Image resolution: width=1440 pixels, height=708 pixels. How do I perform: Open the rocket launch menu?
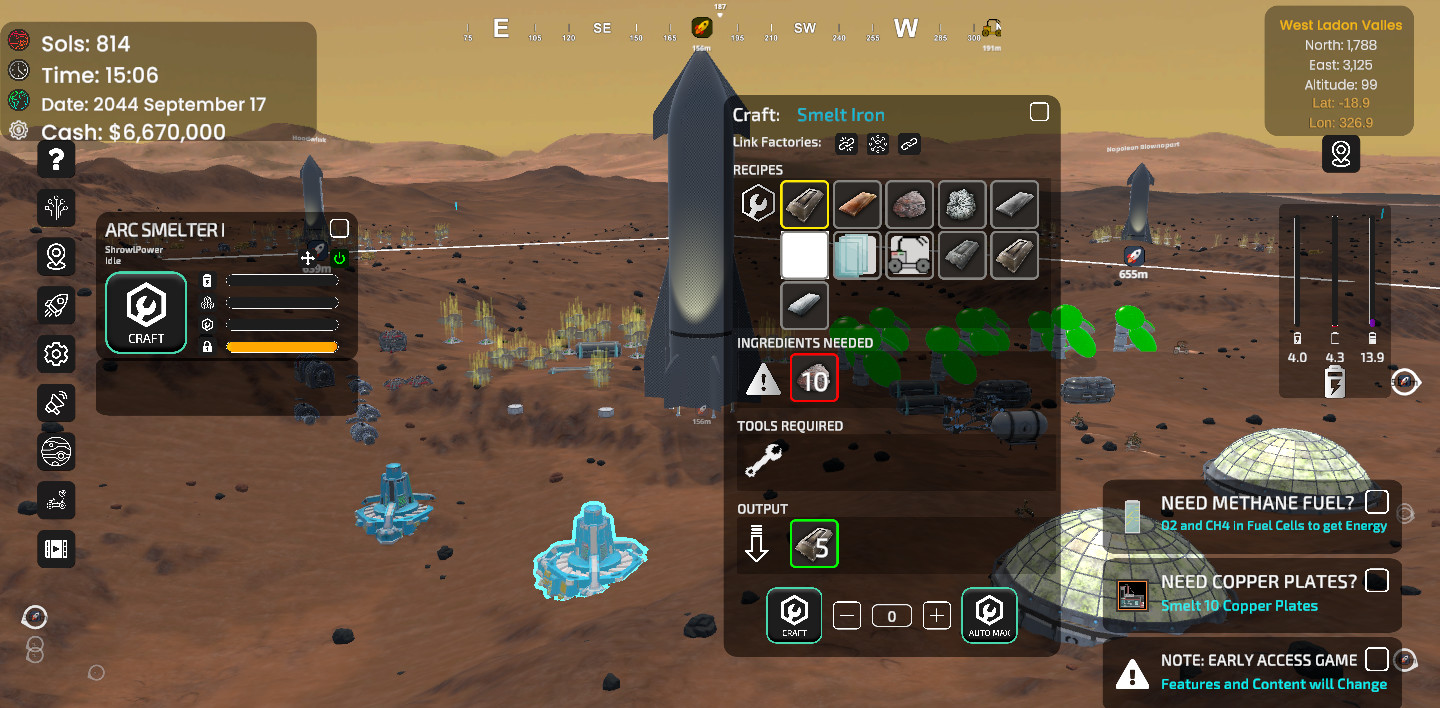click(x=56, y=305)
